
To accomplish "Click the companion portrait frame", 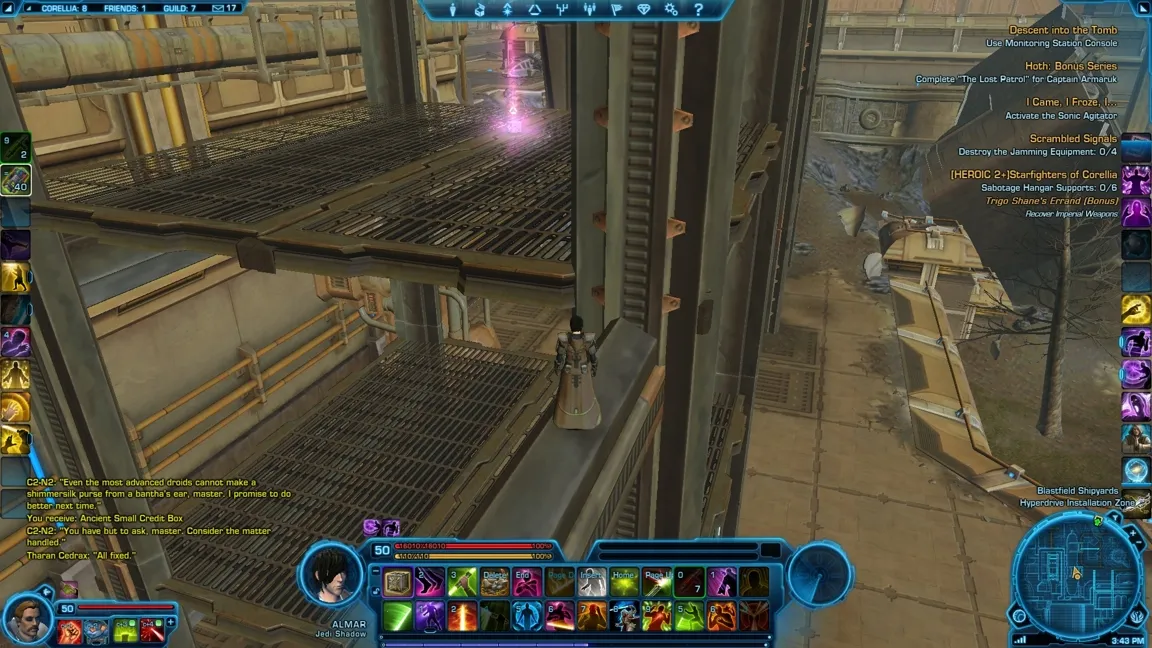I will click(28, 620).
